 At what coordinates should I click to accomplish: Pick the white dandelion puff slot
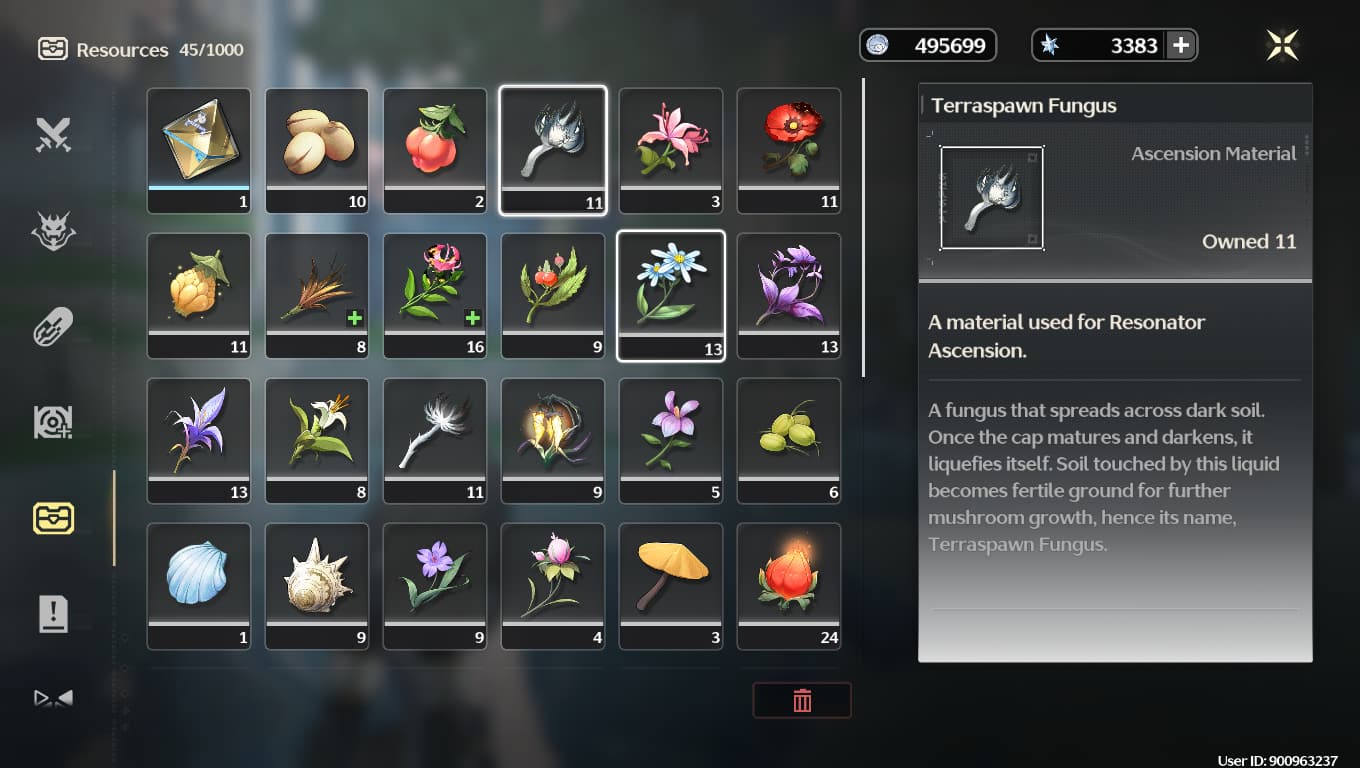coord(435,440)
